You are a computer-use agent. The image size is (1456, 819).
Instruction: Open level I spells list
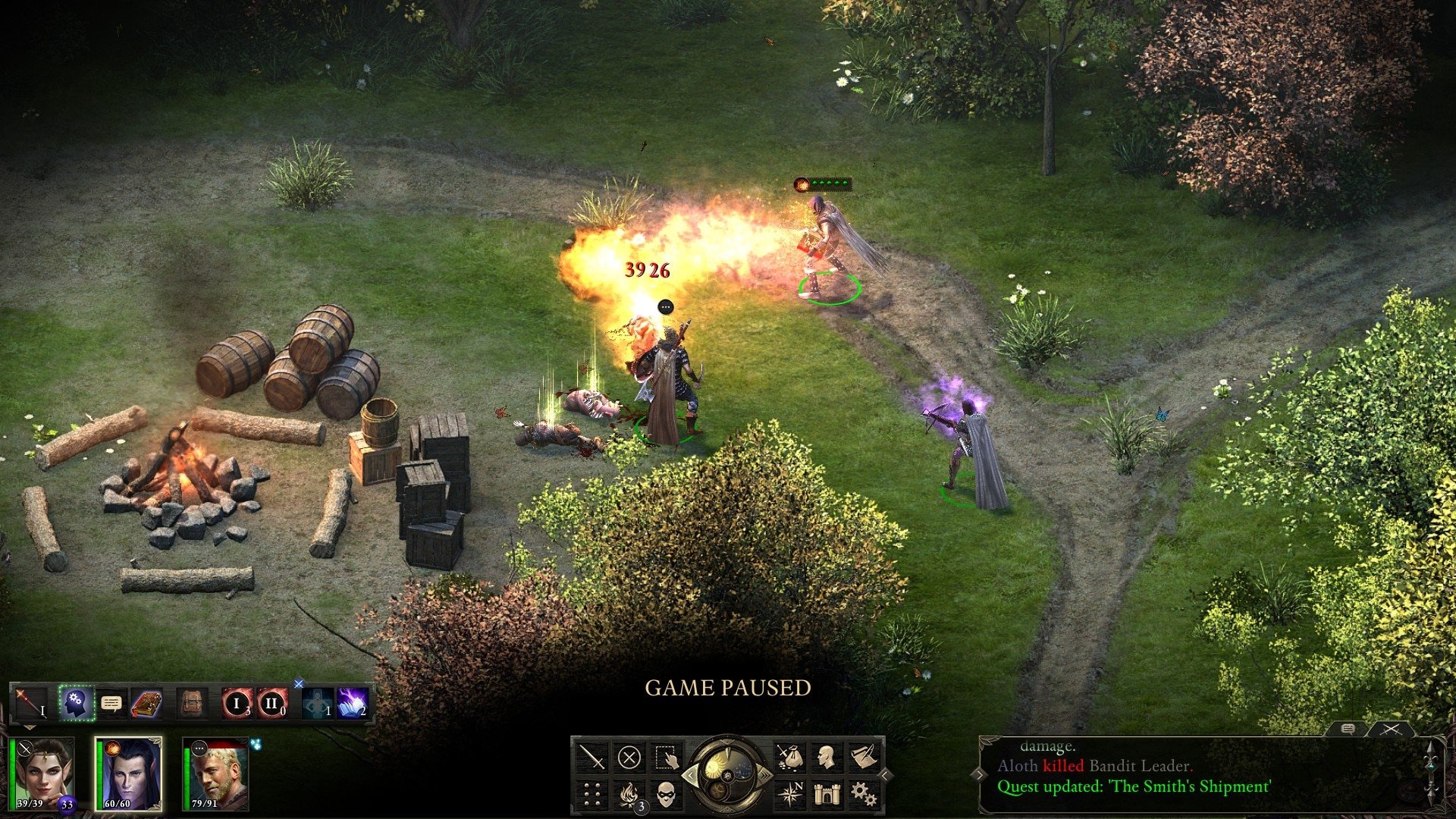(237, 703)
